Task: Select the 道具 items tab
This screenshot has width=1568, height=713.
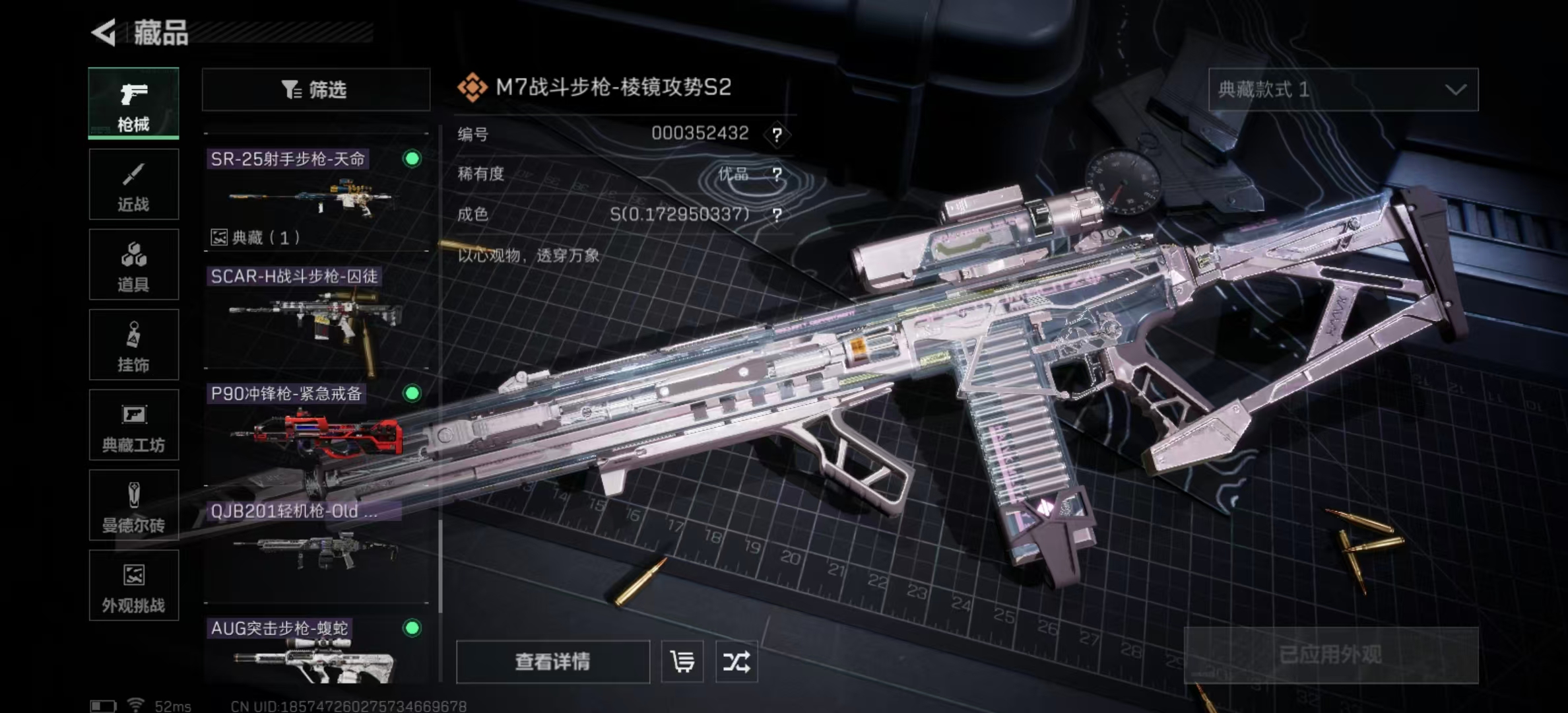Action: tap(133, 265)
